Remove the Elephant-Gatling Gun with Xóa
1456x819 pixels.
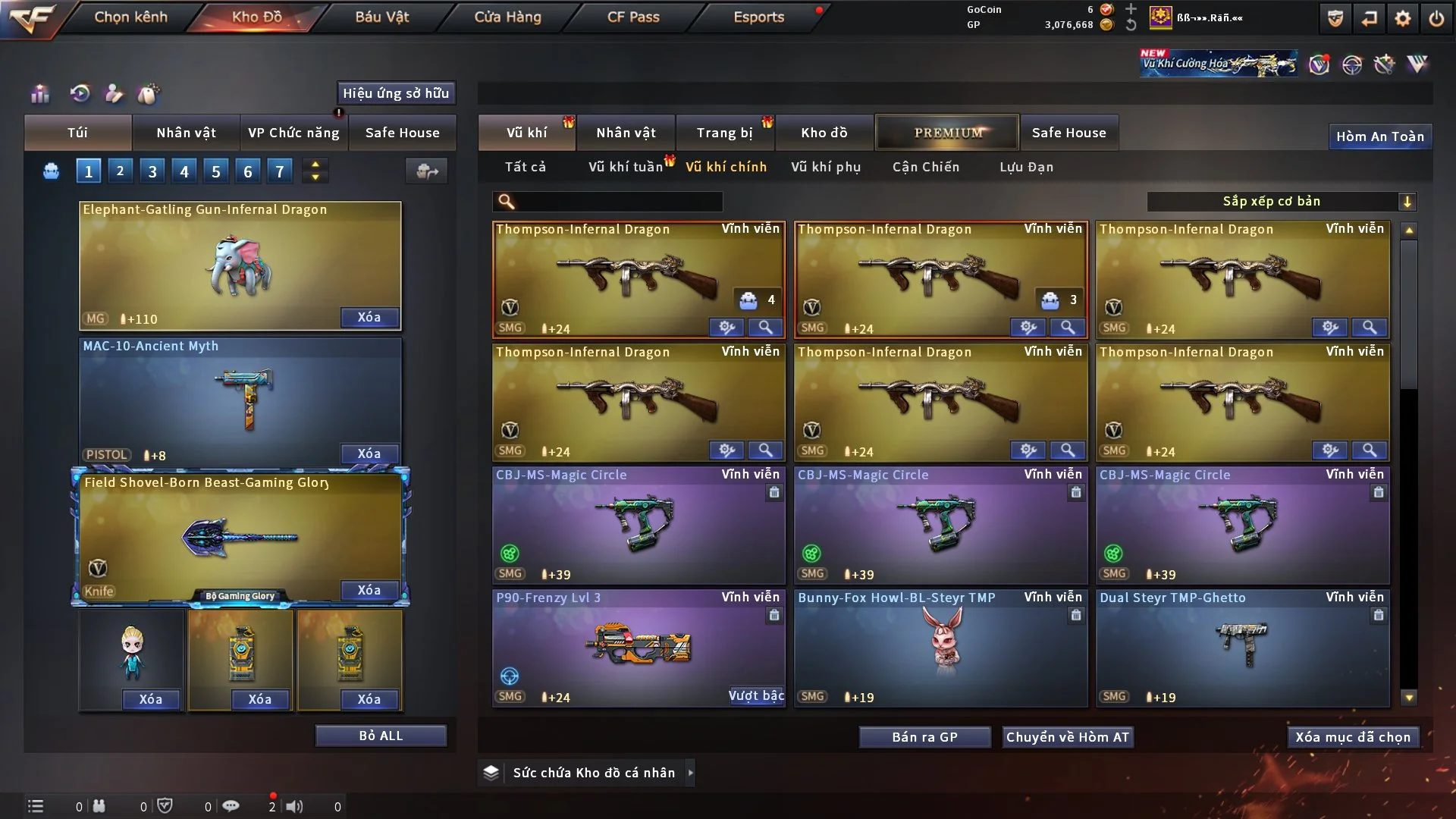pos(369,317)
